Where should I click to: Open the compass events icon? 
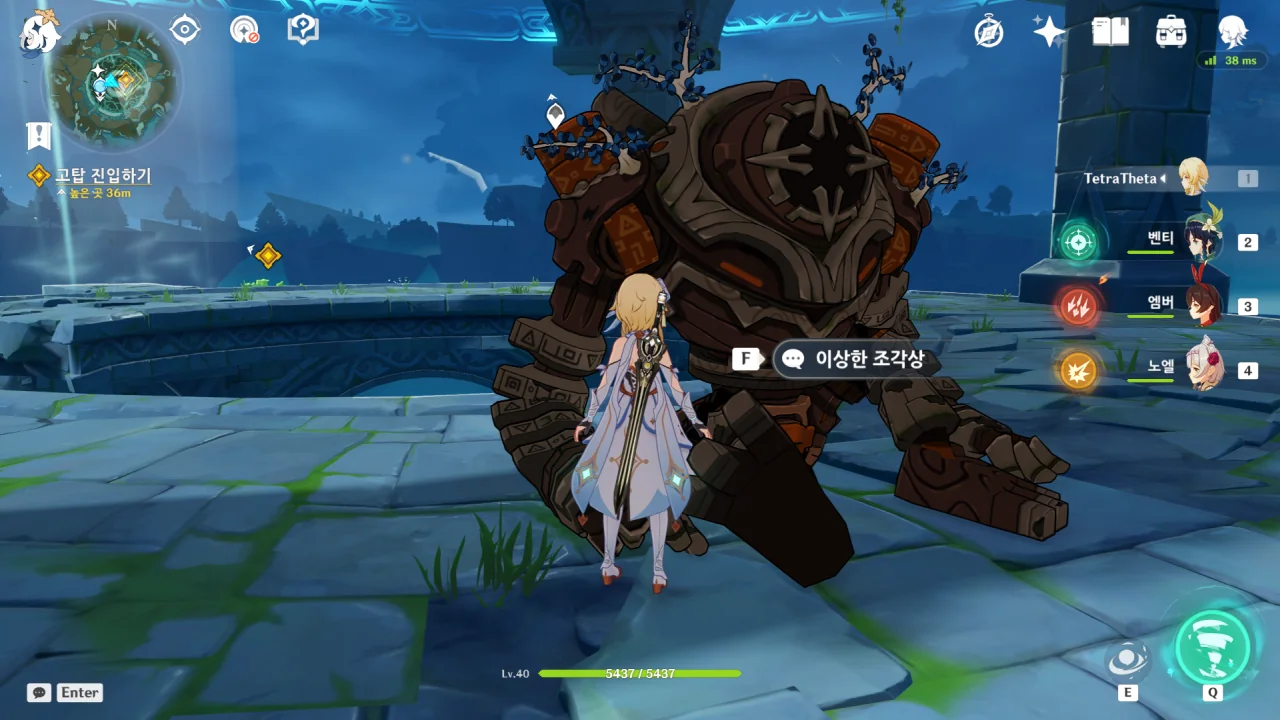tap(988, 32)
